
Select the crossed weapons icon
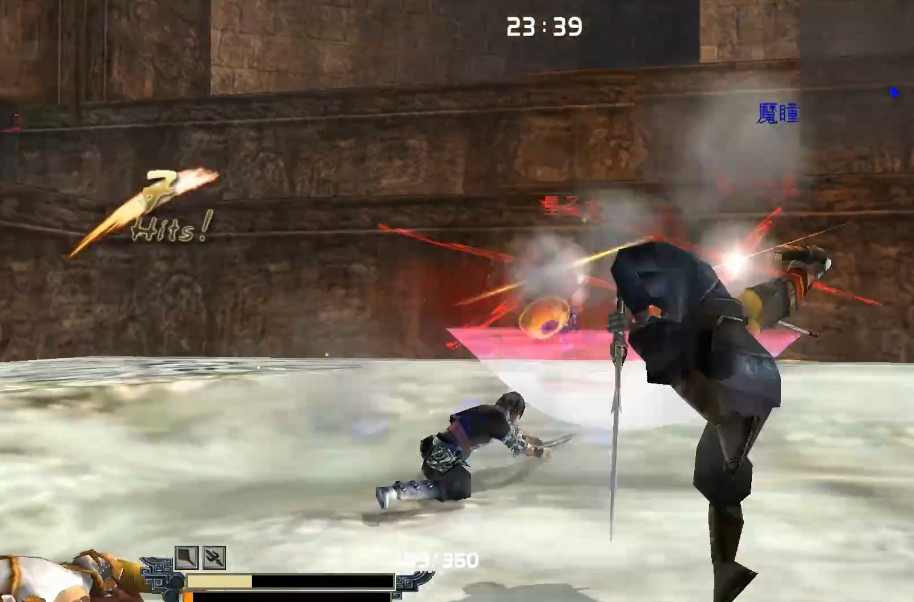(x=214, y=558)
